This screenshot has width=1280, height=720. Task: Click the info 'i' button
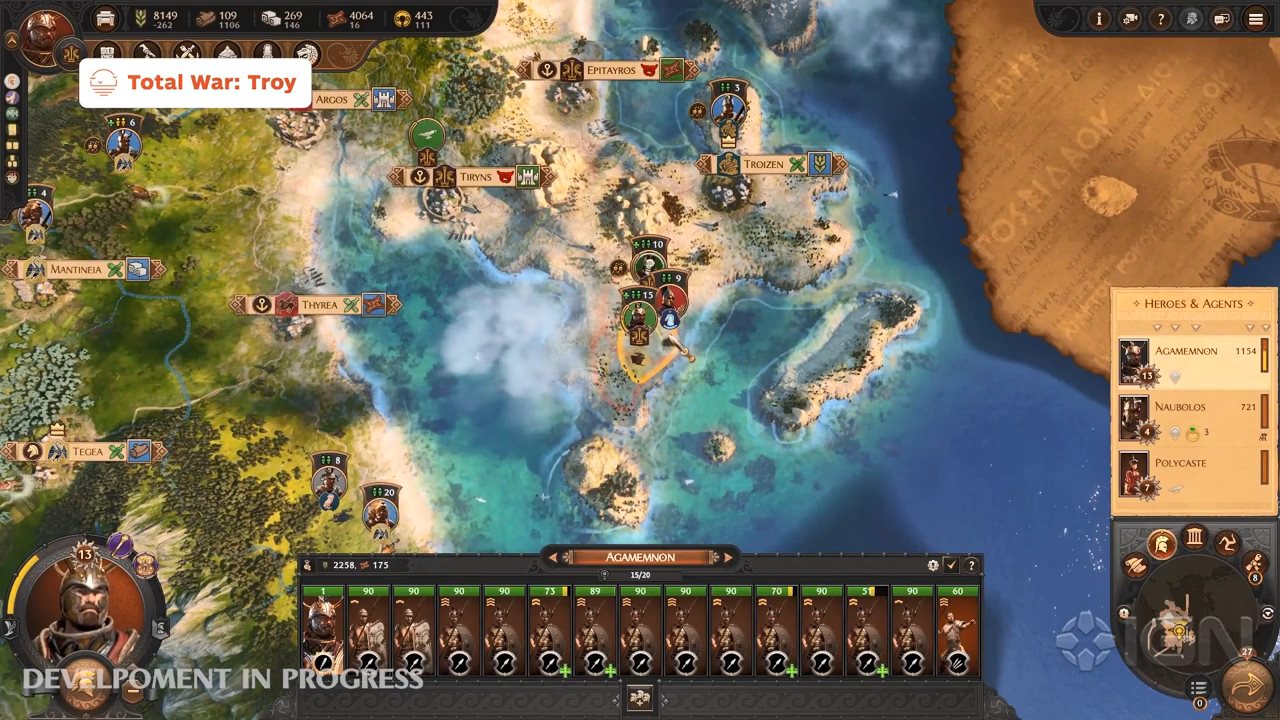pyautogui.click(x=1099, y=19)
